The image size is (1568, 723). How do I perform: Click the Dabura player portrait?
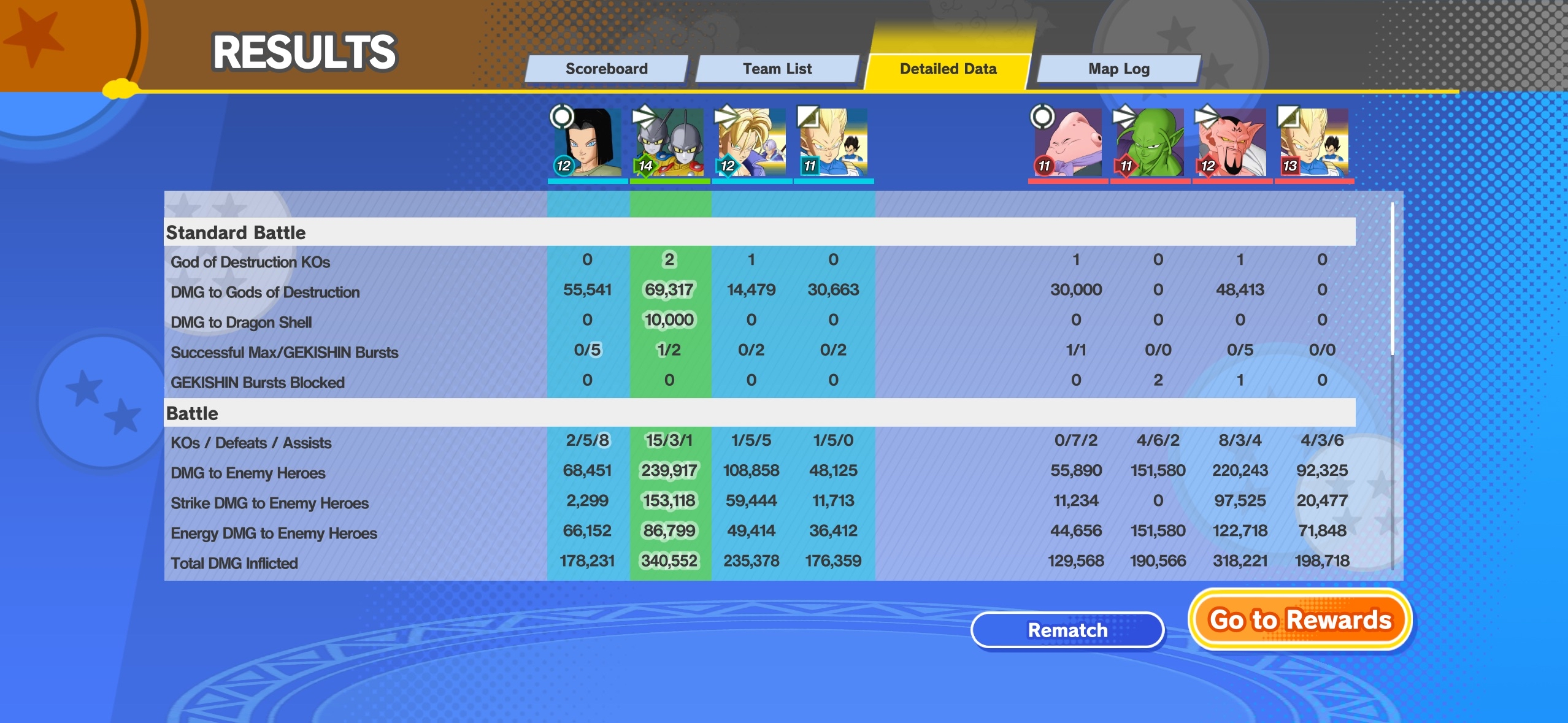pos(1232,143)
